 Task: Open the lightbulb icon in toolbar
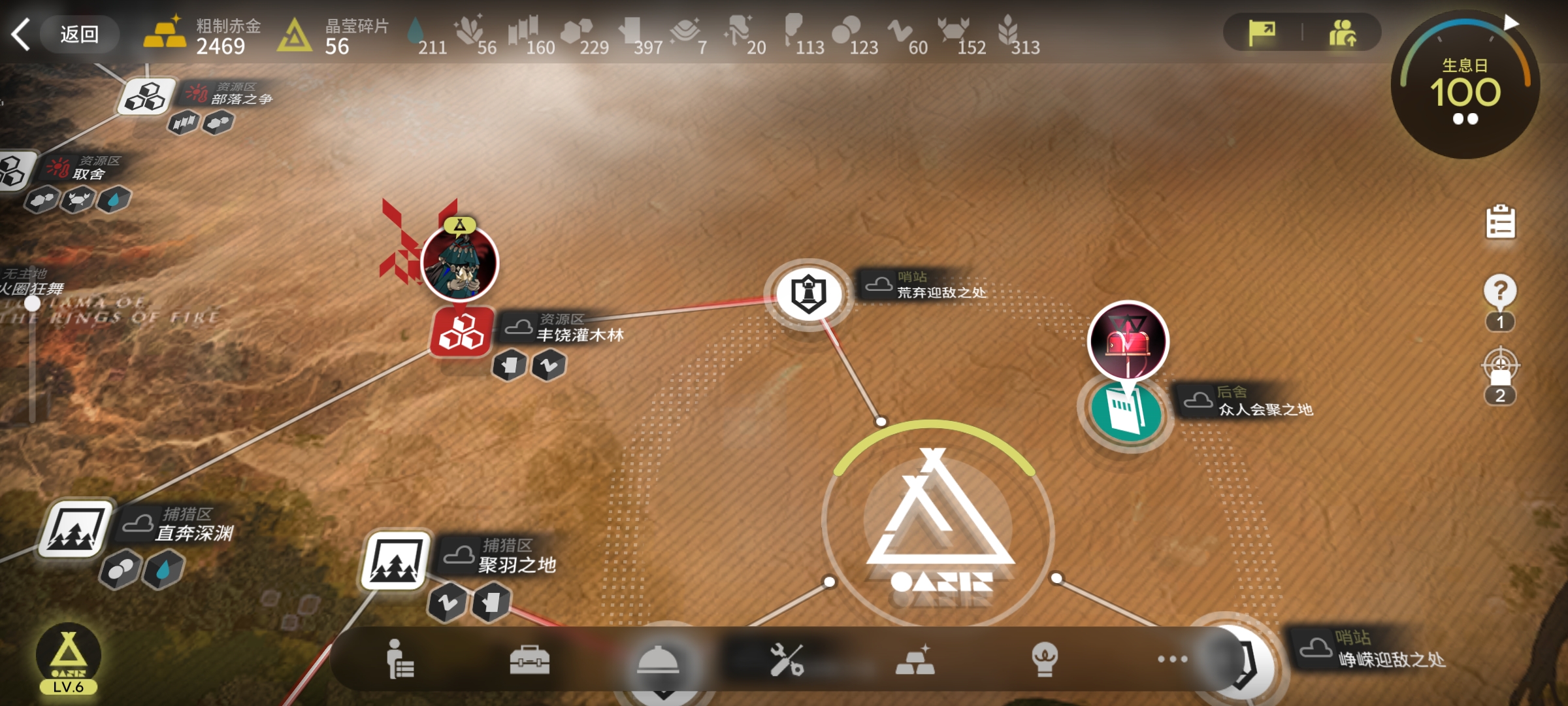point(1044,659)
